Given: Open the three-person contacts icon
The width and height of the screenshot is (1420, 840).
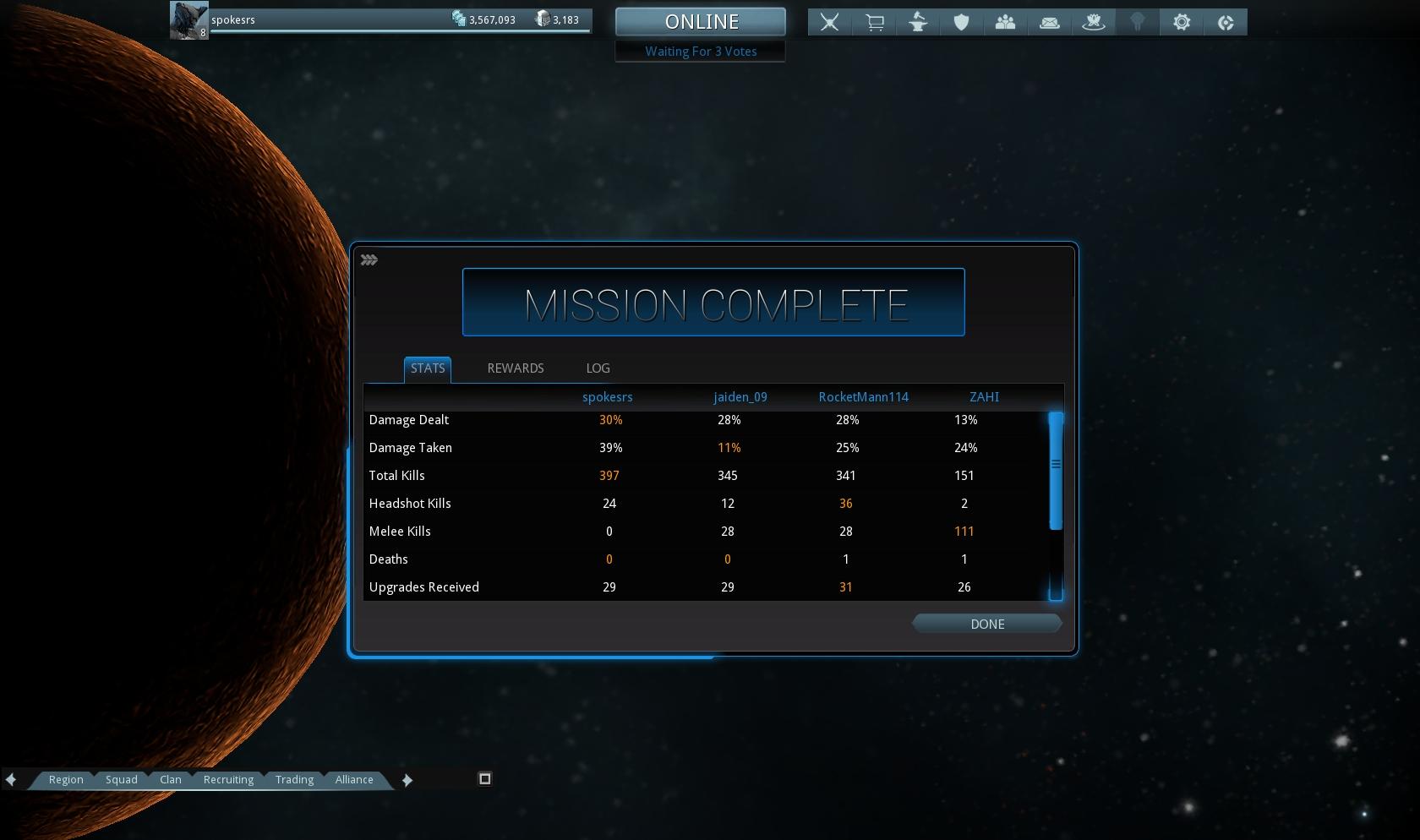Looking at the screenshot, I should (x=1005, y=23).
